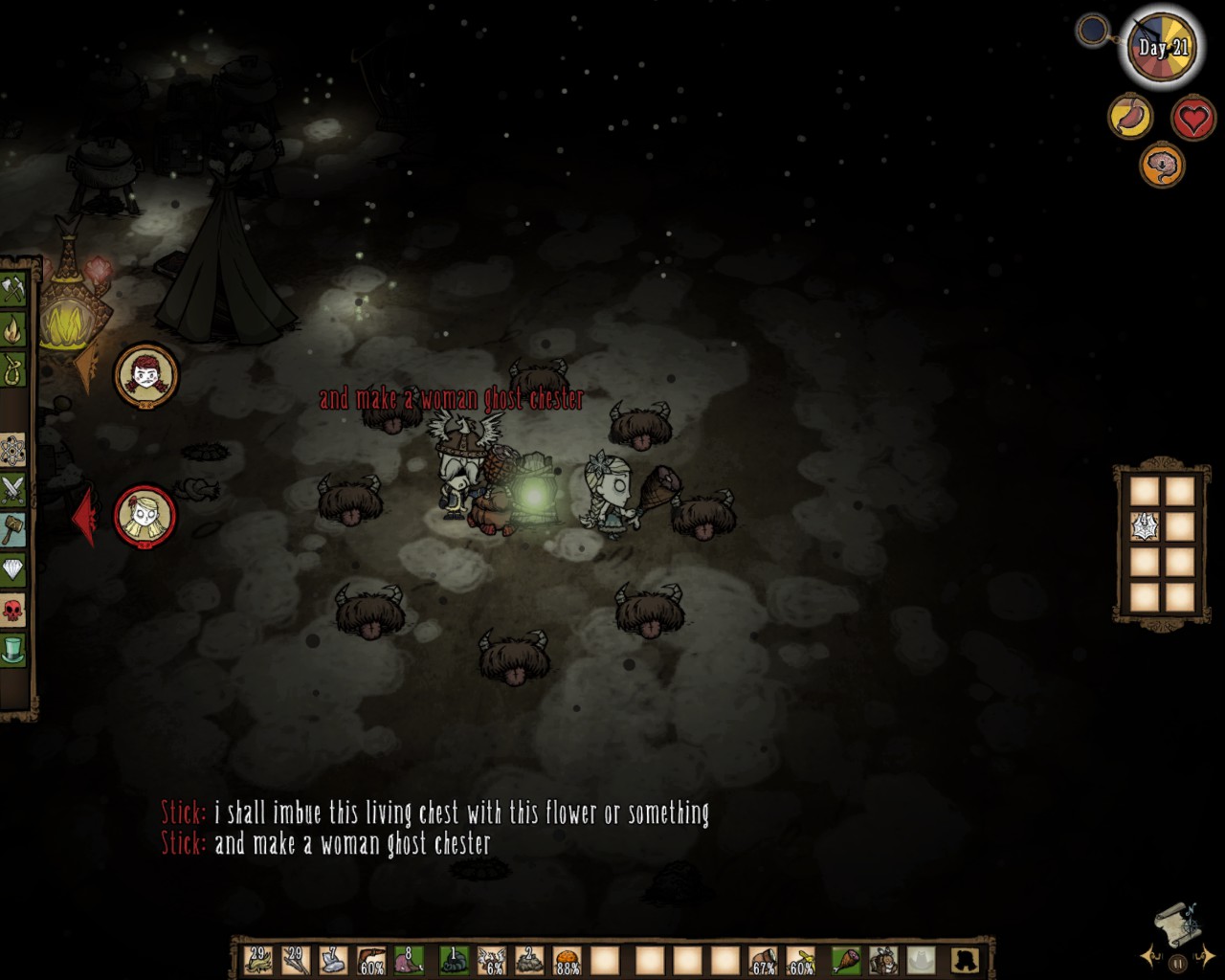1225x980 pixels.
Task: Select the Magic red skull tab
Action: 12,610
